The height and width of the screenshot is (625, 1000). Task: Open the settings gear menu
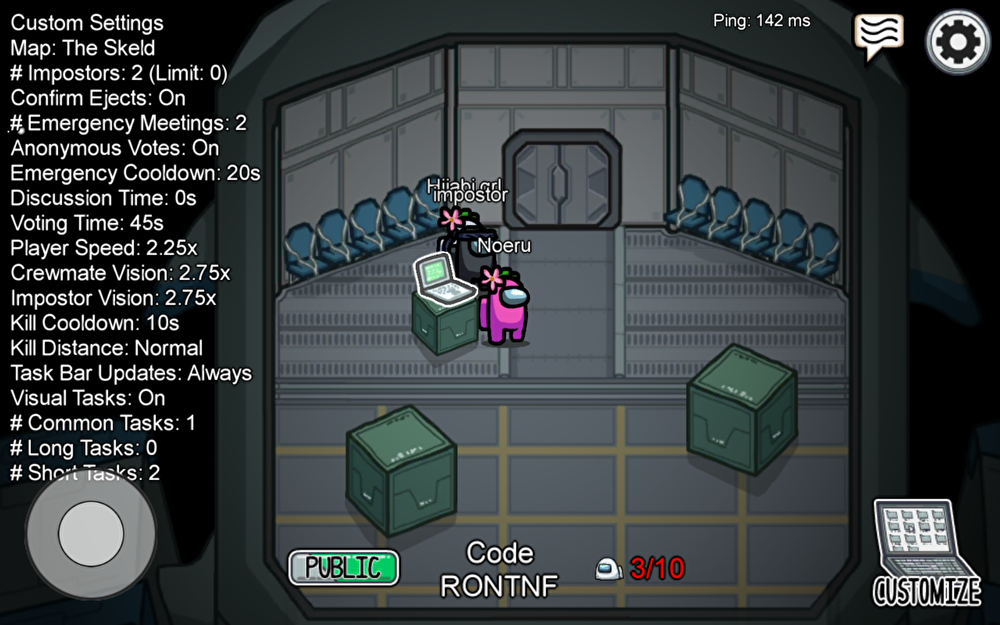[x=958, y=41]
